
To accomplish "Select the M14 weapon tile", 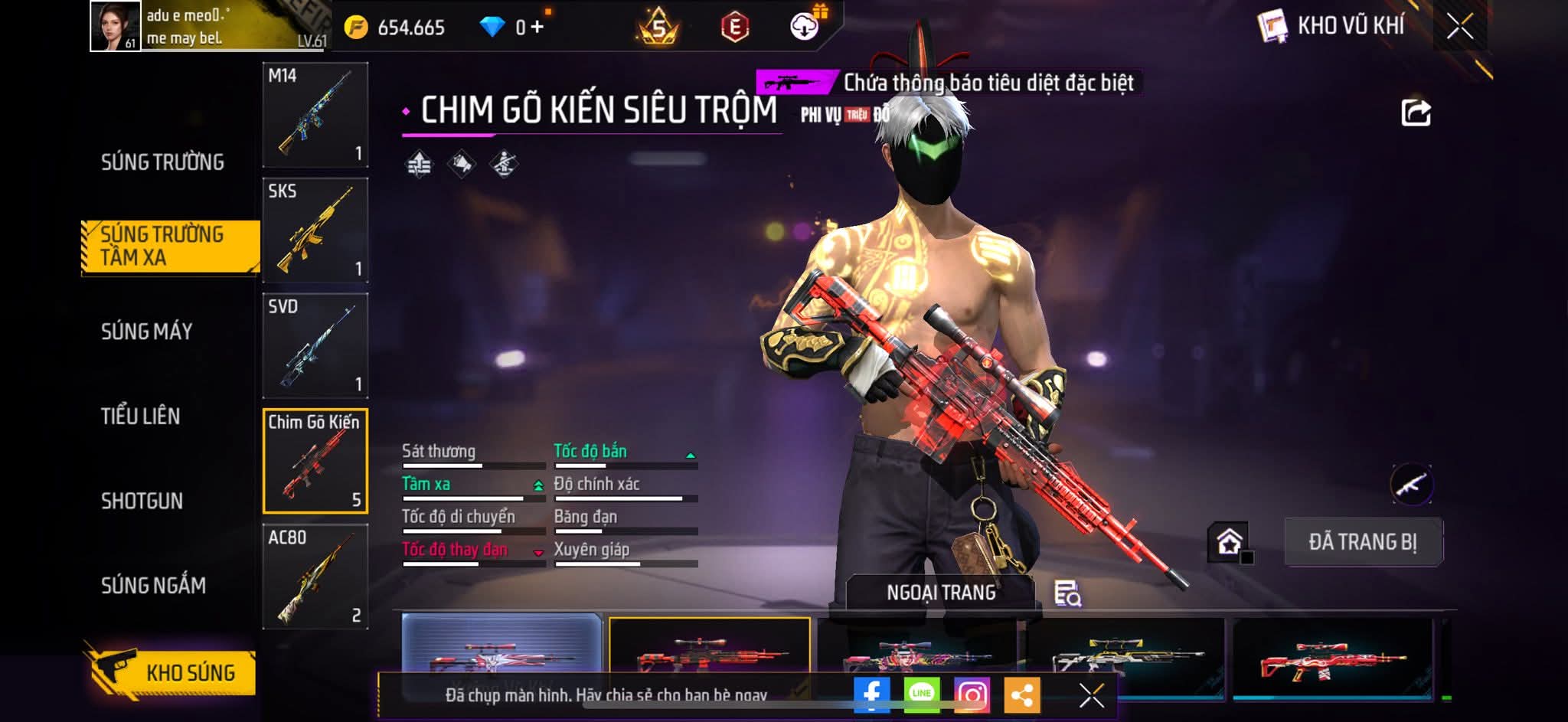I will tap(315, 115).
